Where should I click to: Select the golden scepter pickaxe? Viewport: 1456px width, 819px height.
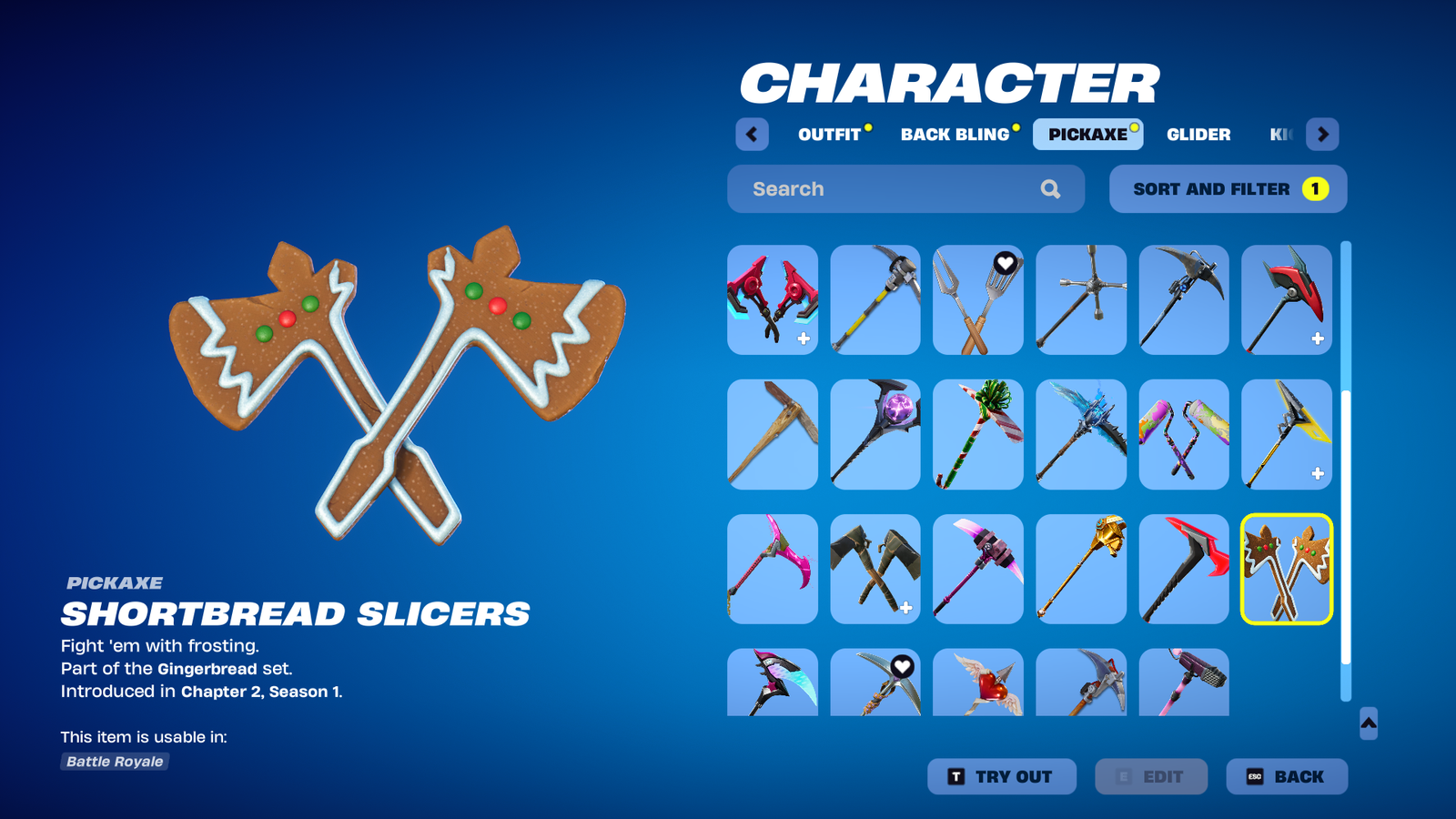tap(1080, 570)
